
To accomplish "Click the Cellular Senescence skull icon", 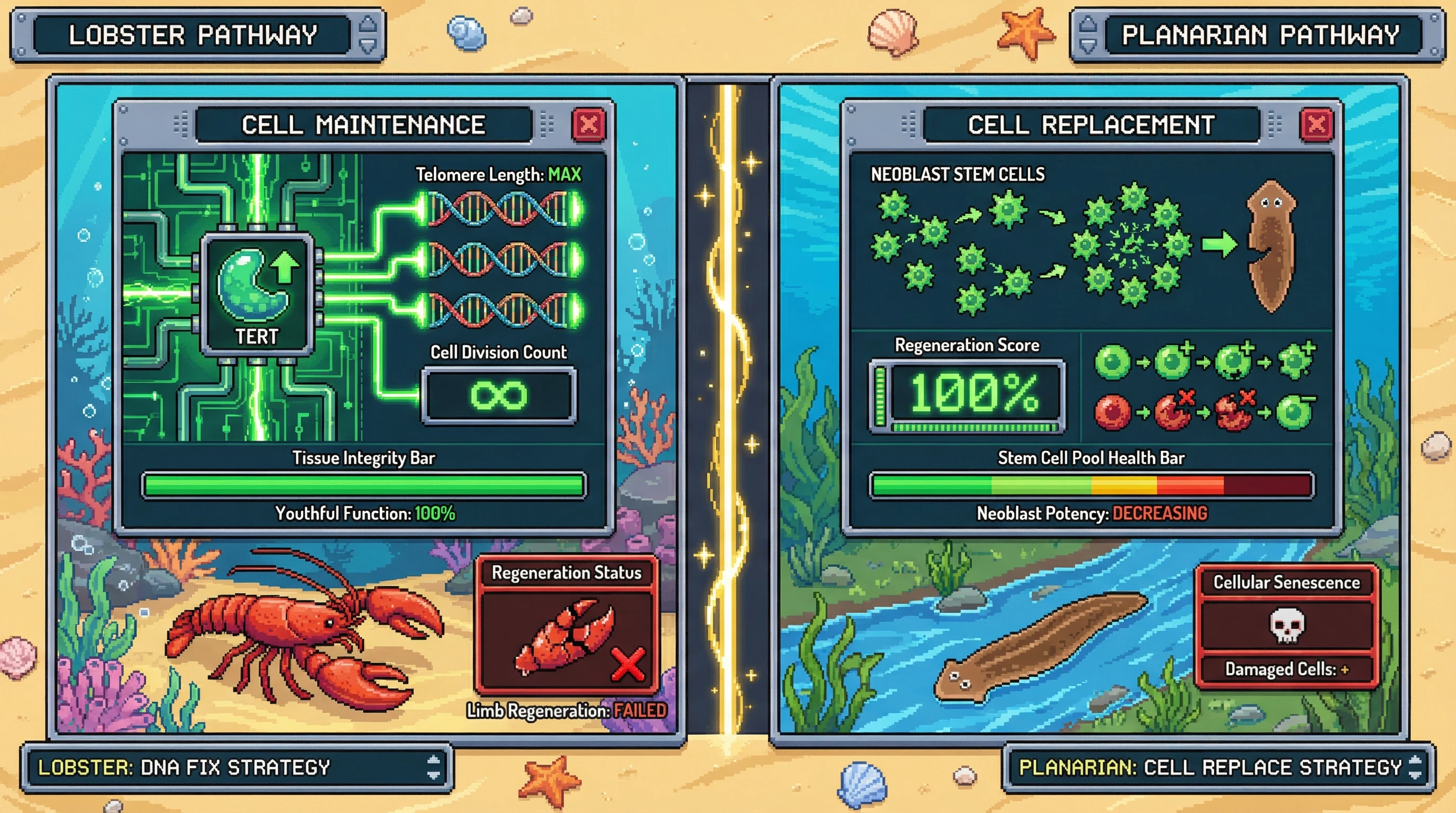I will click(x=1287, y=625).
